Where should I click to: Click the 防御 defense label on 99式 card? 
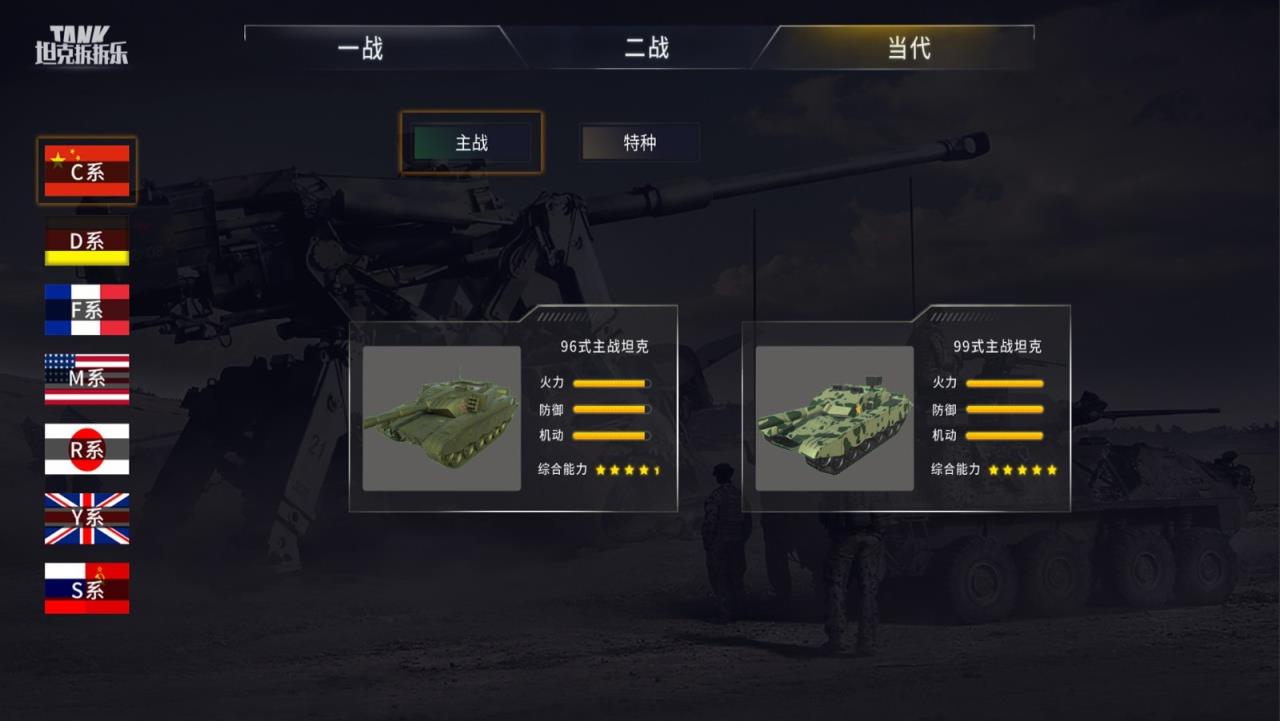point(946,408)
